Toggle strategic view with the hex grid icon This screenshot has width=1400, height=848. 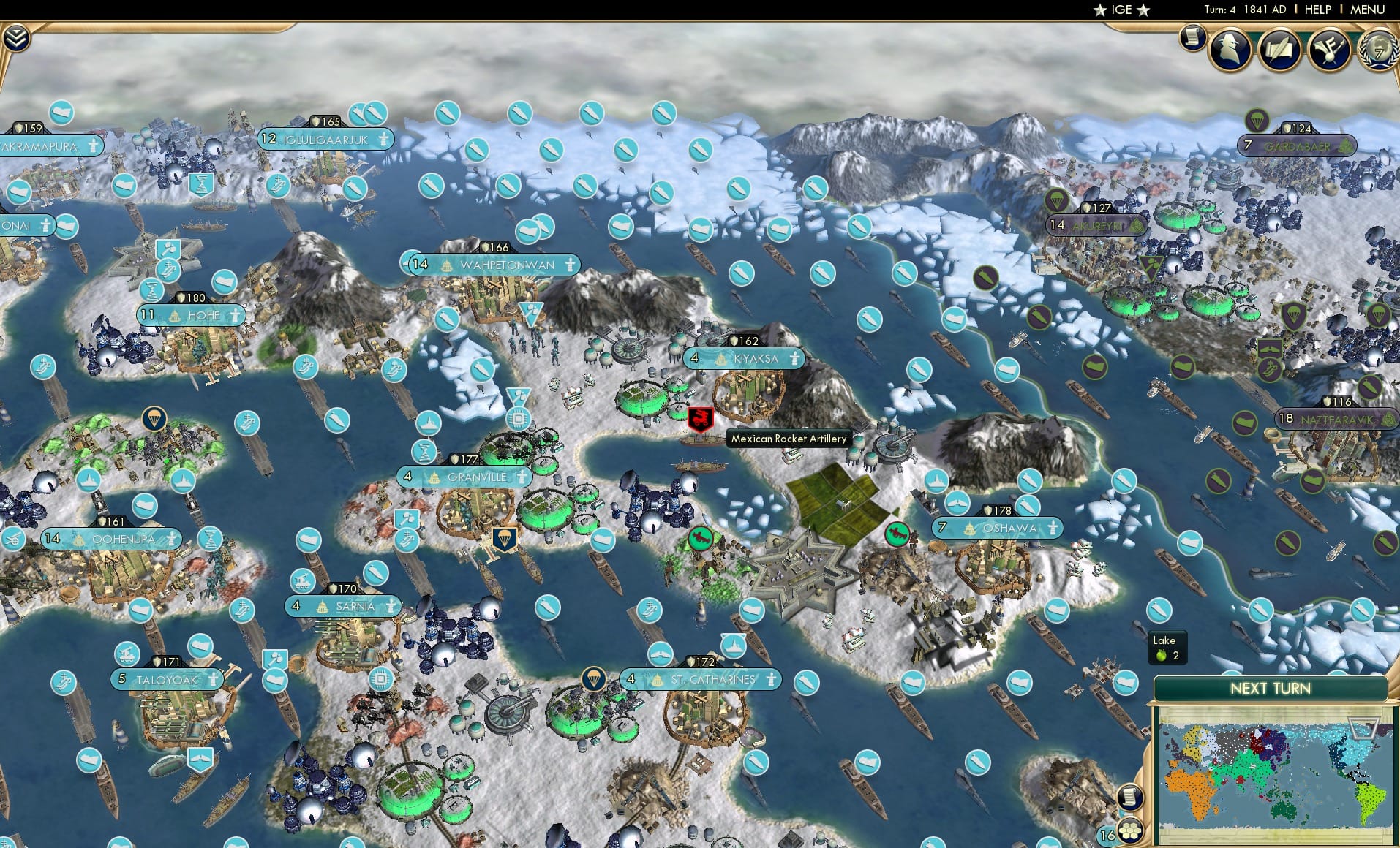point(1132,832)
